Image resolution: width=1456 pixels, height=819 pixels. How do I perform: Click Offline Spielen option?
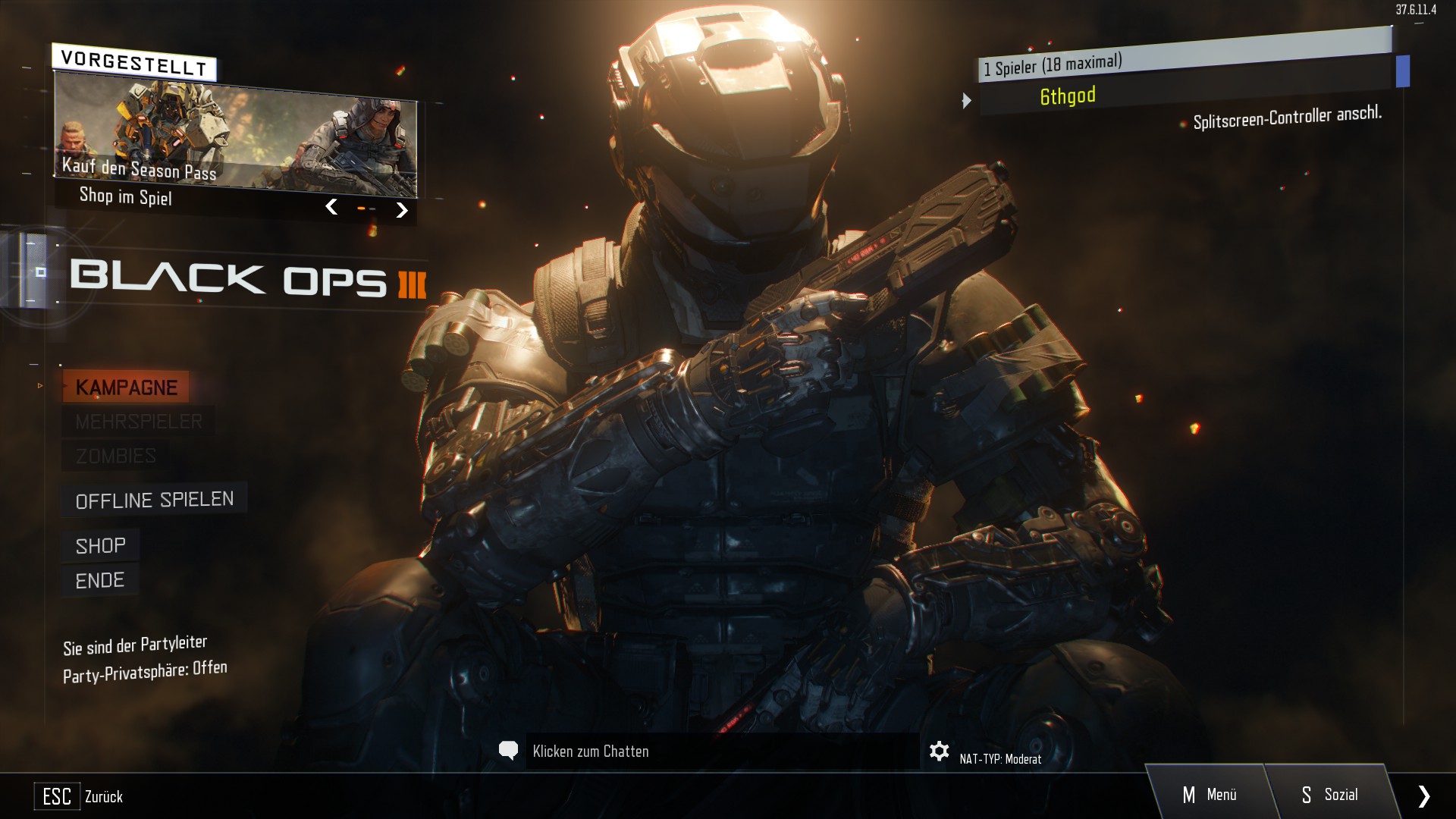[155, 500]
